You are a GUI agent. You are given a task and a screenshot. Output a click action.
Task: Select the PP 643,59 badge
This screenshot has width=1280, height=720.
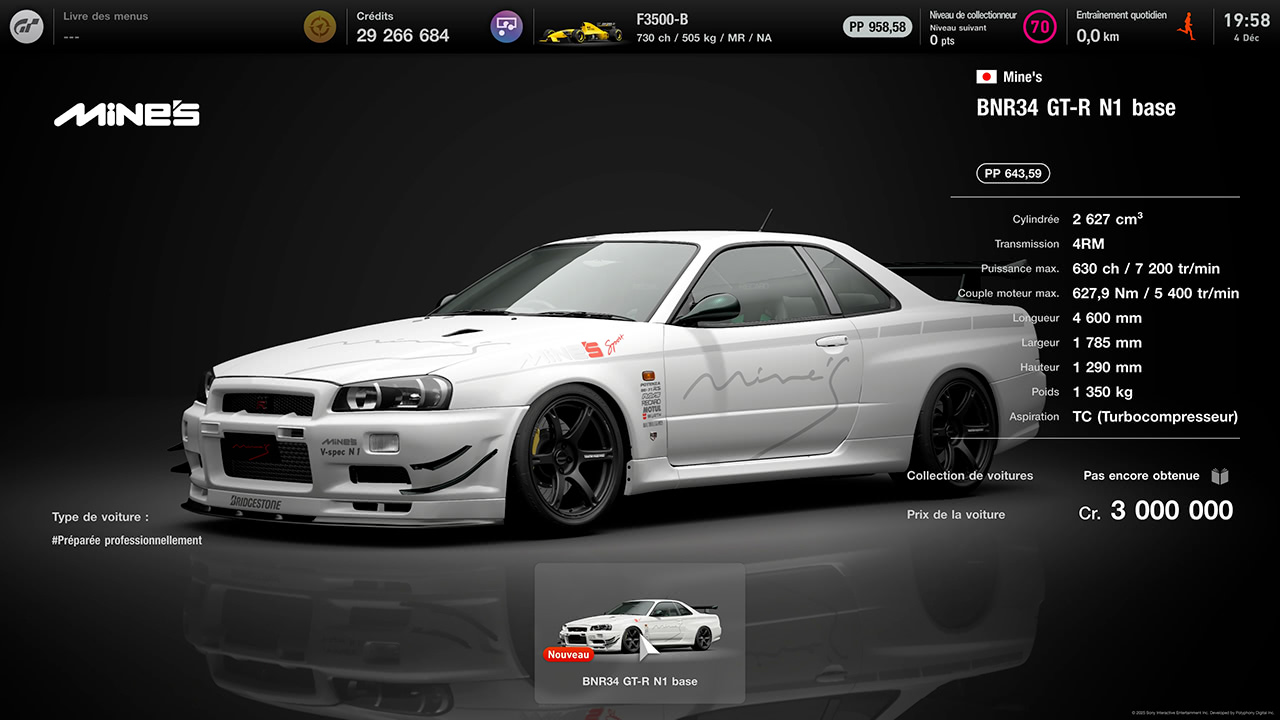(1012, 172)
